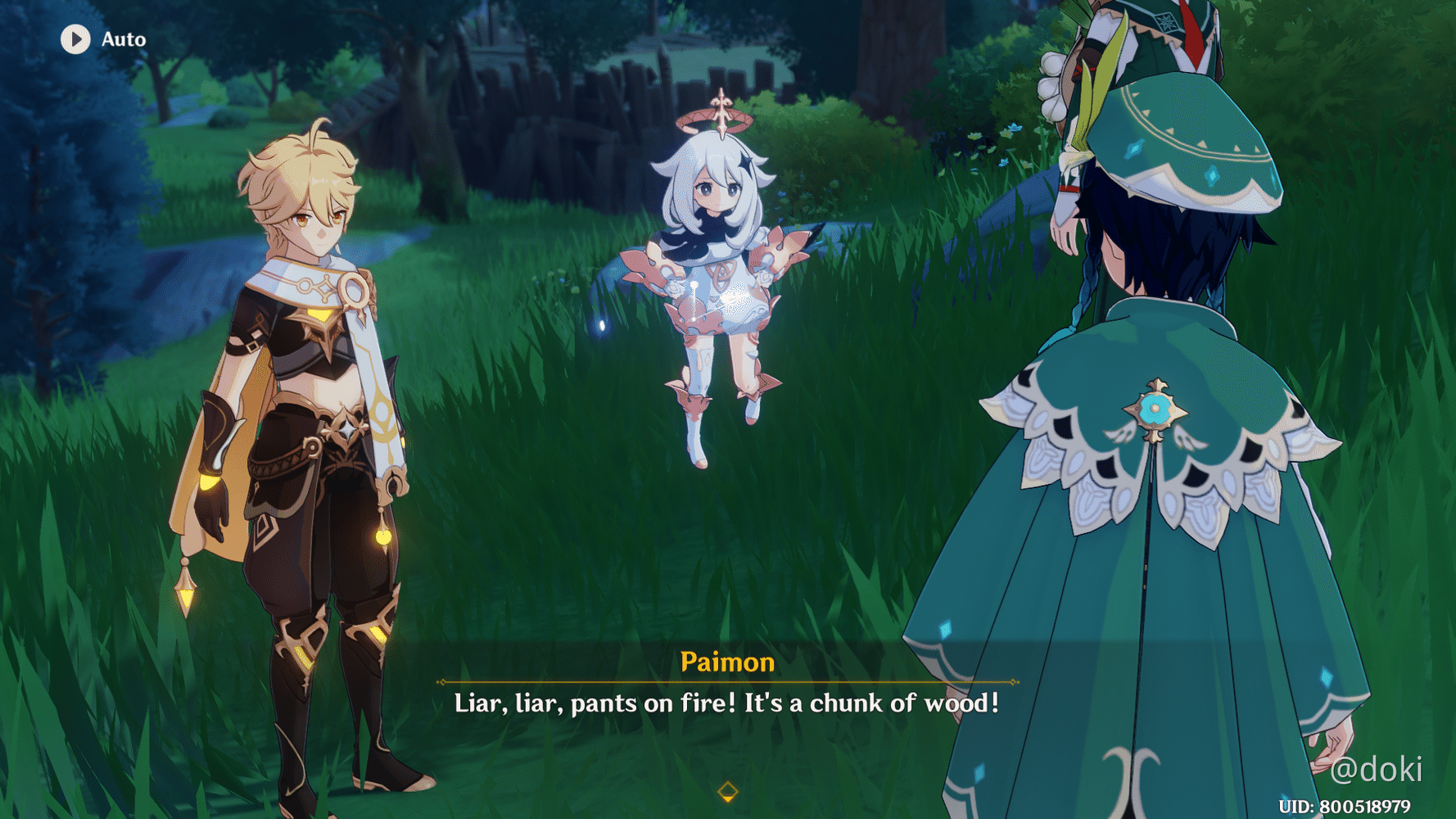Click the divider under Paimon's name

click(x=727, y=681)
